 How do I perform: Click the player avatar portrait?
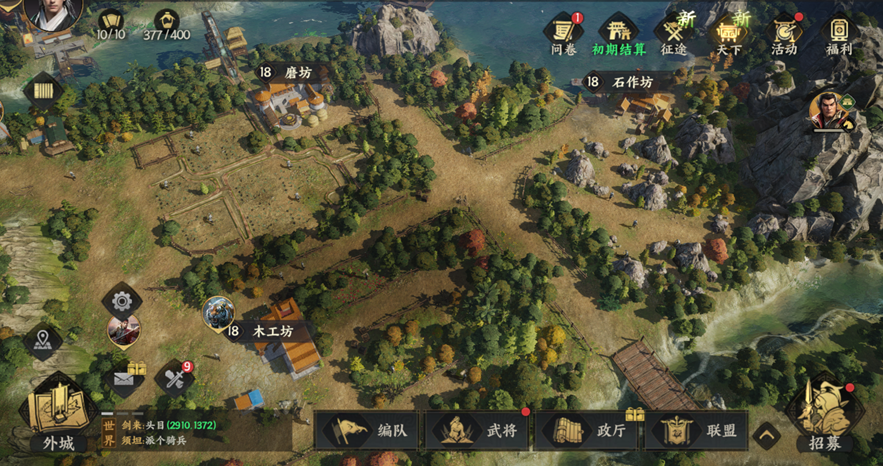click(x=53, y=13)
